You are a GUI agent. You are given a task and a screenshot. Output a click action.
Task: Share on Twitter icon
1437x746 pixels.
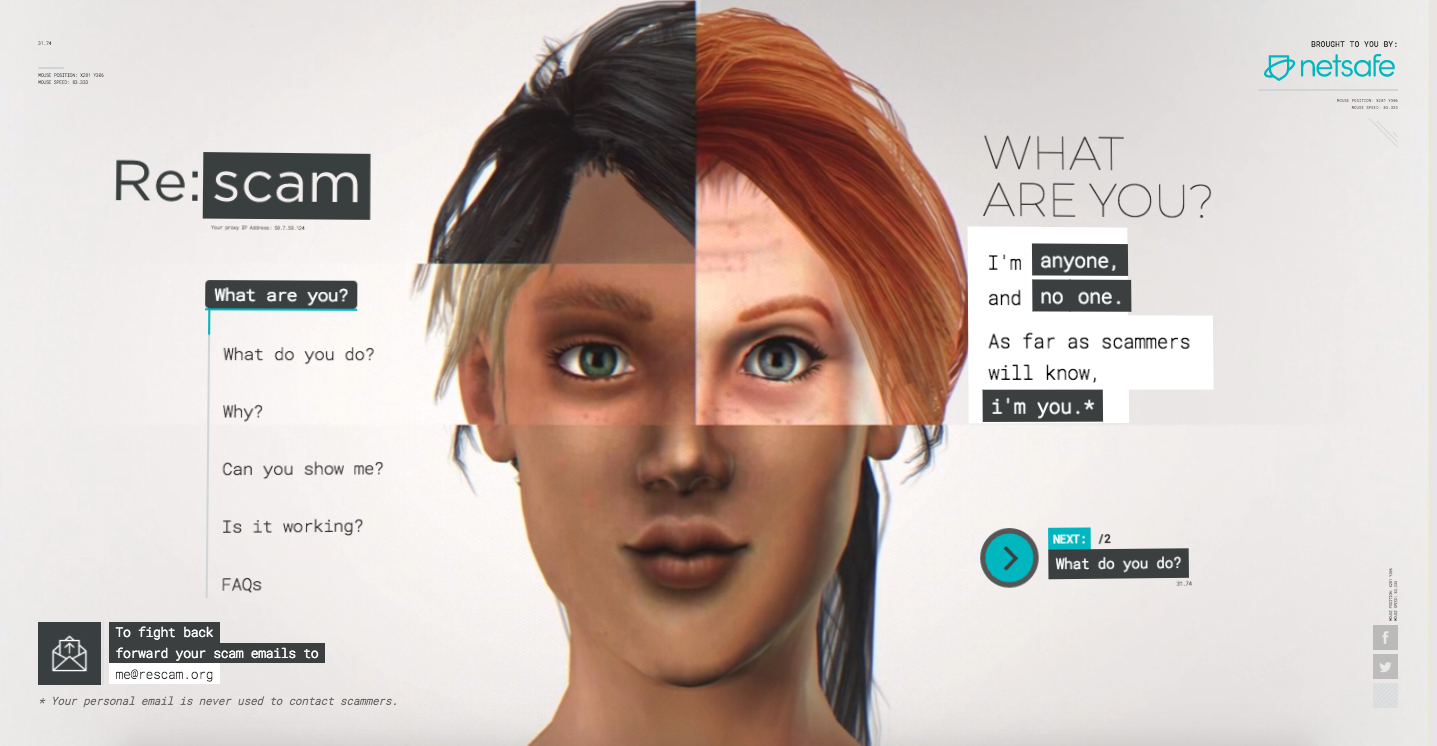coord(1385,667)
